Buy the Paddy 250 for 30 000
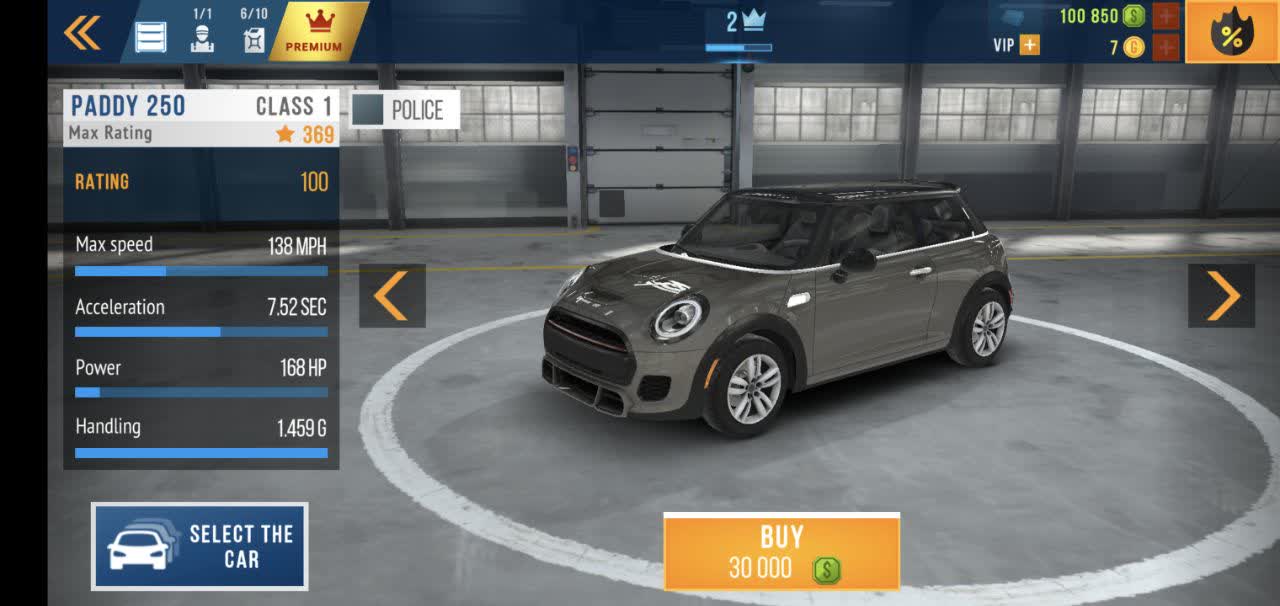This screenshot has height=606, width=1280. 781,552
